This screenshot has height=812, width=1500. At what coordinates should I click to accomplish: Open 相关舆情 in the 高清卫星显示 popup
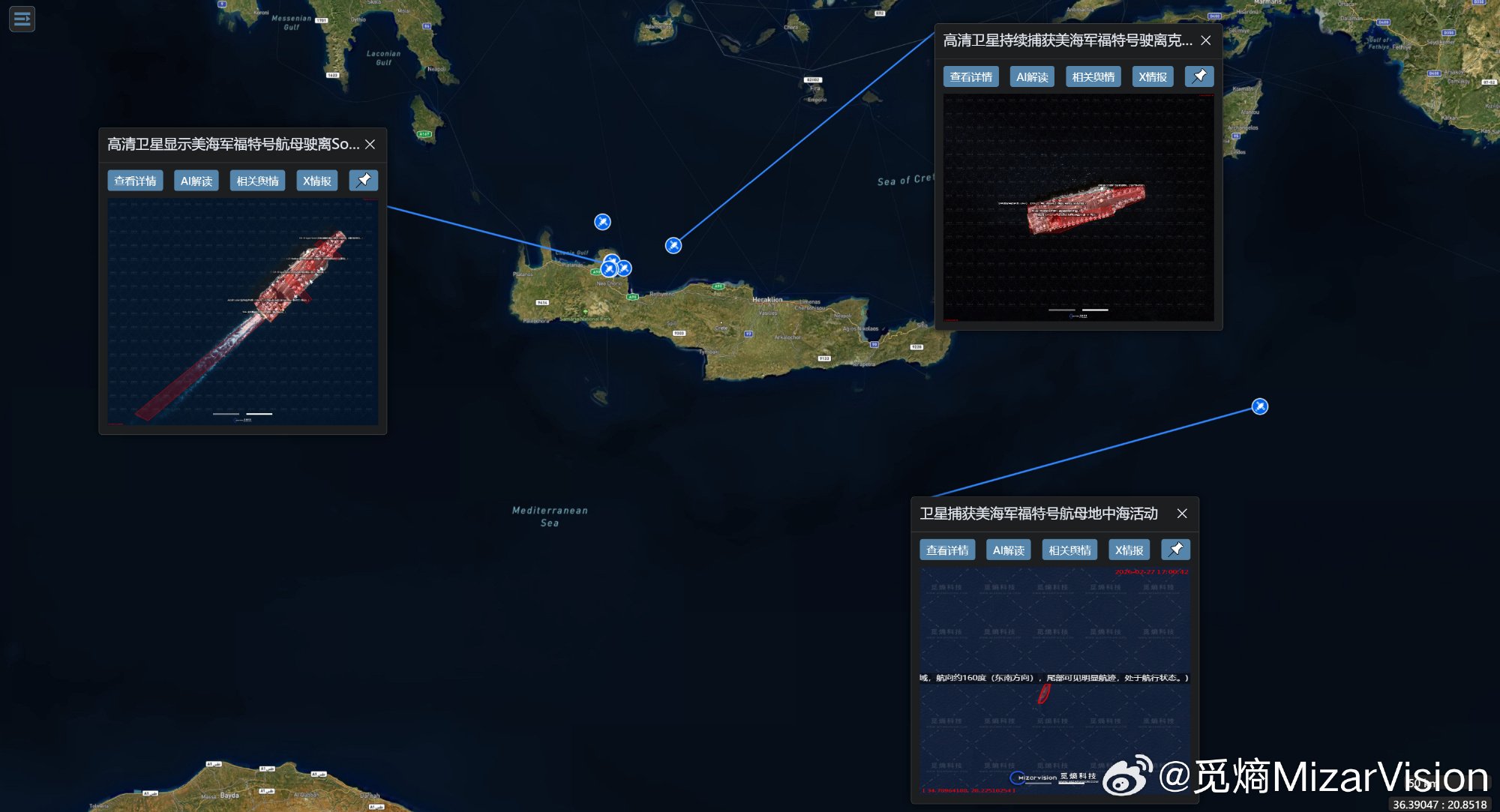(257, 181)
